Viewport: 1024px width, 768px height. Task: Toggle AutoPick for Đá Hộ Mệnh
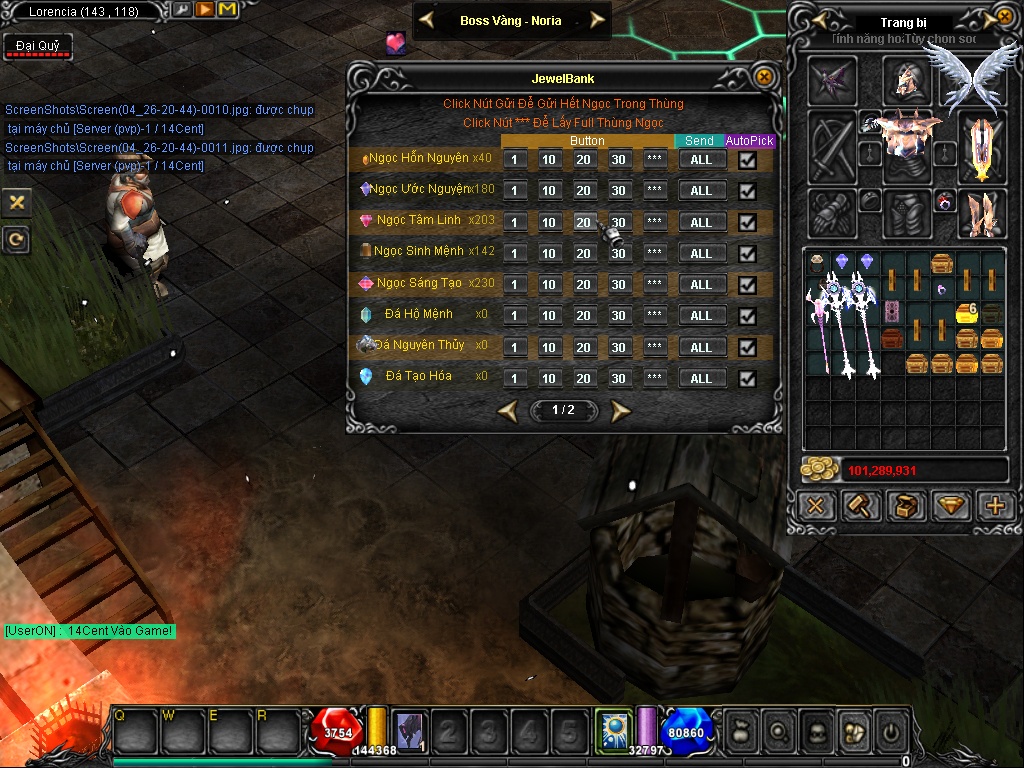coord(747,316)
